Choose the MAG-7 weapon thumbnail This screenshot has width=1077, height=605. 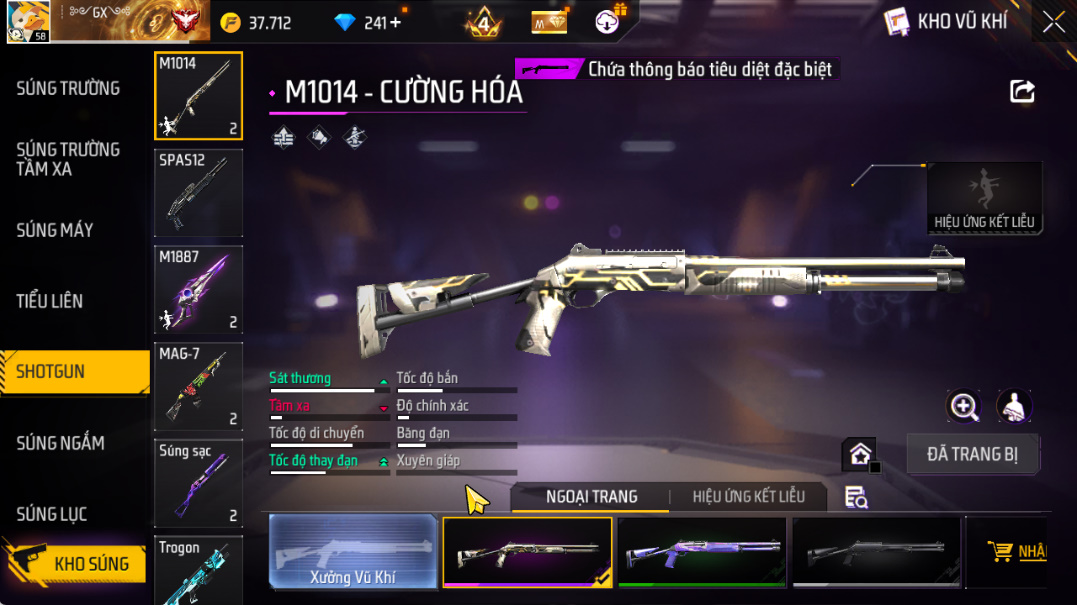(x=198, y=386)
